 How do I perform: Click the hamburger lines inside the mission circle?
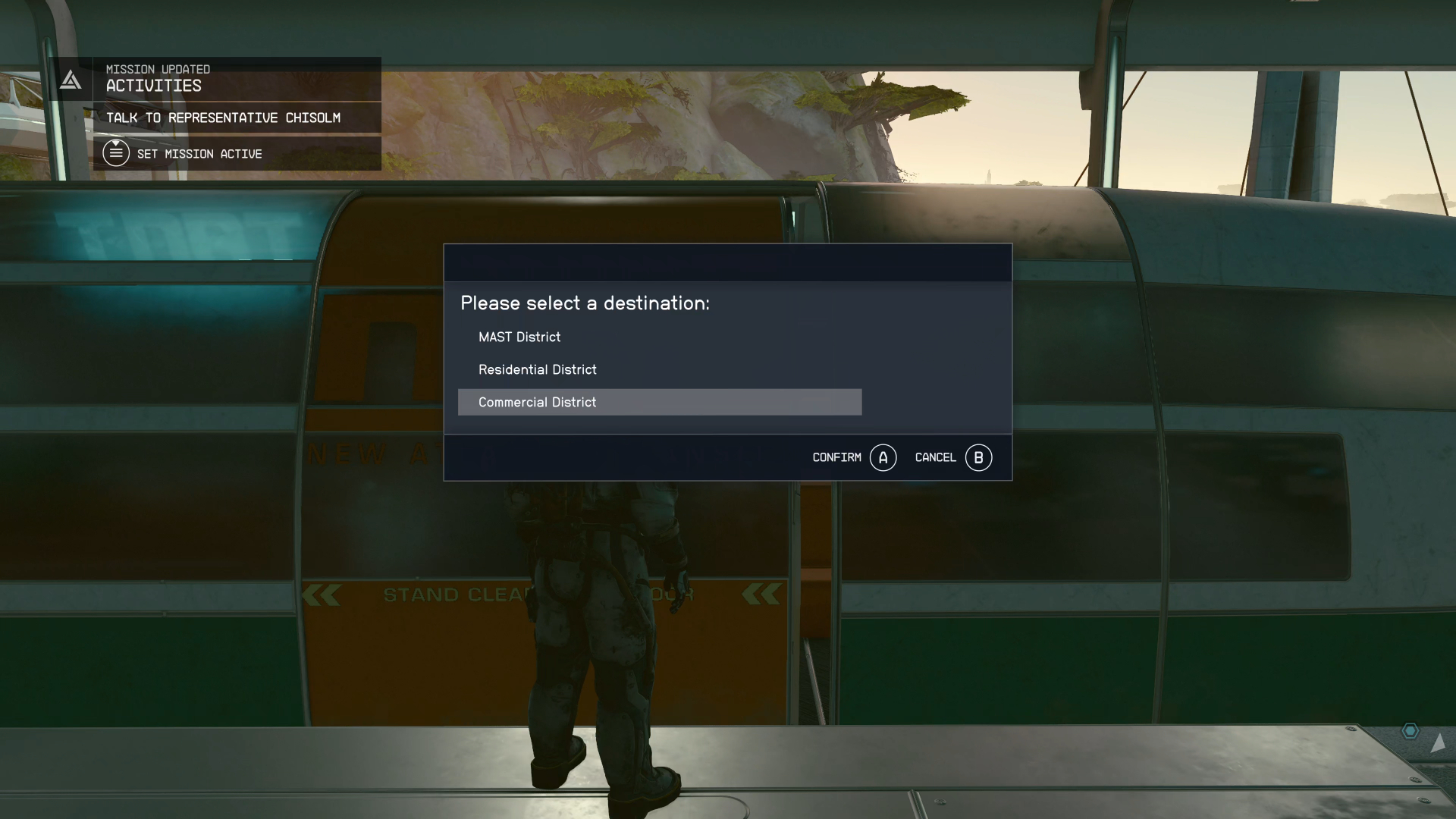(116, 155)
